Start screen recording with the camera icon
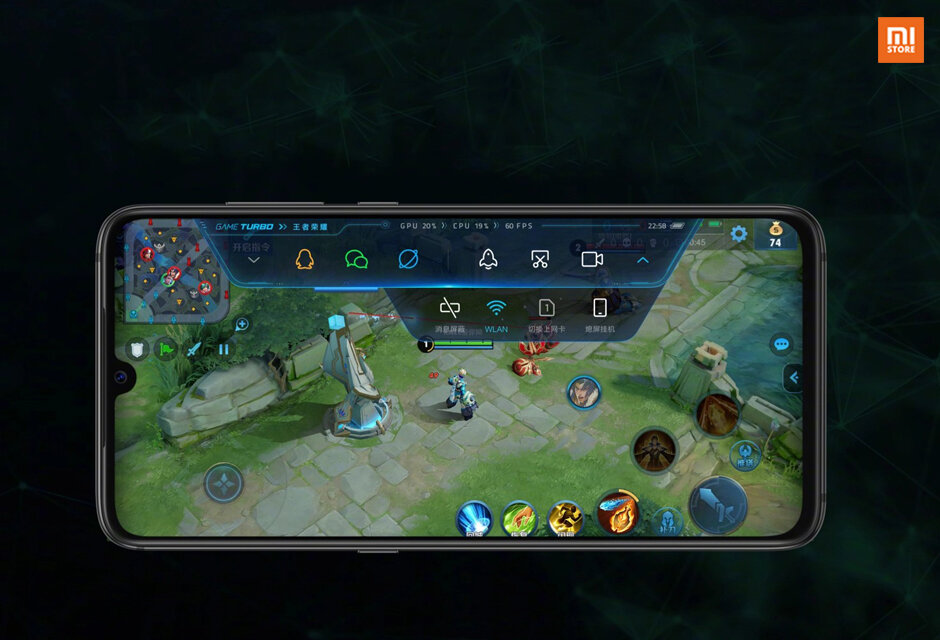This screenshot has height=640, width=940. pyautogui.click(x=592, y=259)
